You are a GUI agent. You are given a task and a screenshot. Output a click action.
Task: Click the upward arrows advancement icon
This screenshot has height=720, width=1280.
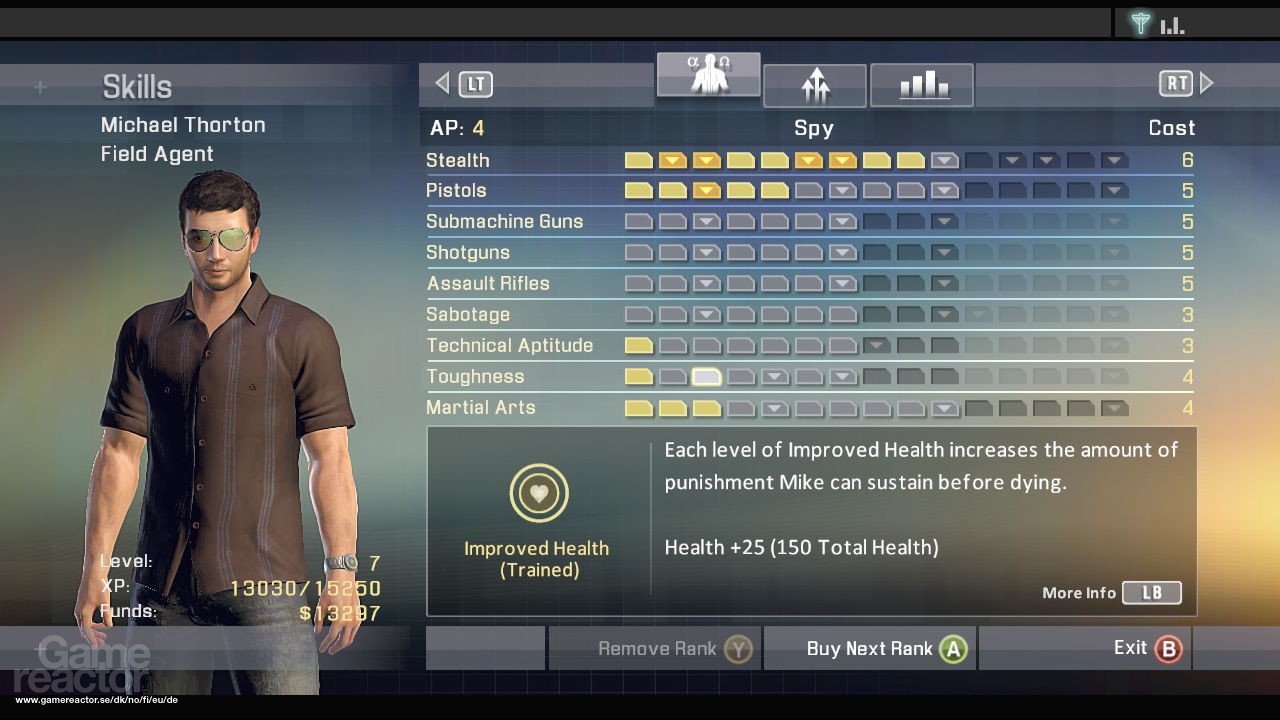pyautogui.click(x=815, y=85)
